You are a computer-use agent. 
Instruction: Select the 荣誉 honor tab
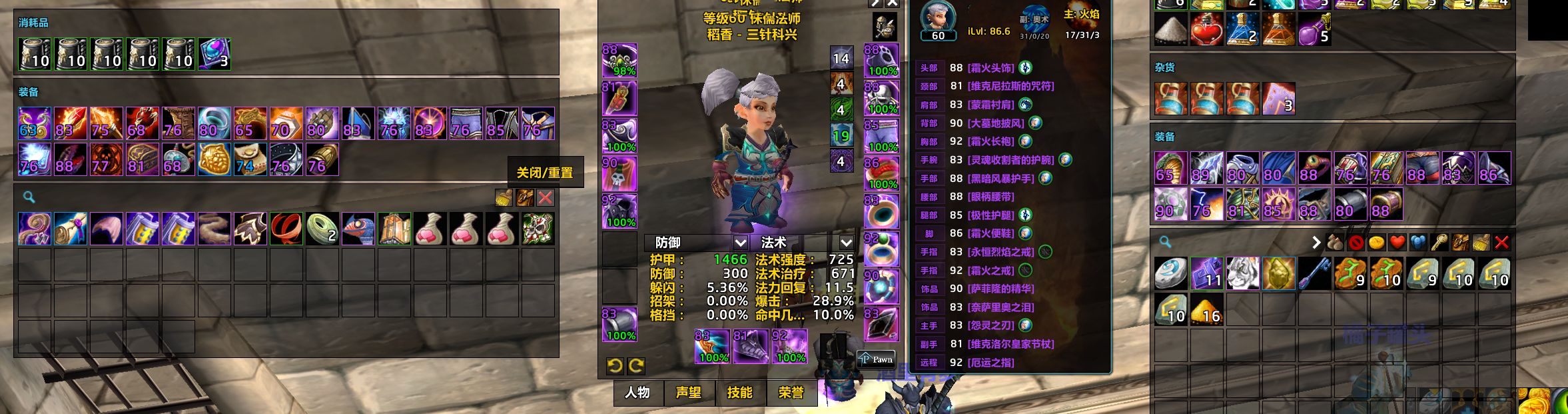point(791,393)
